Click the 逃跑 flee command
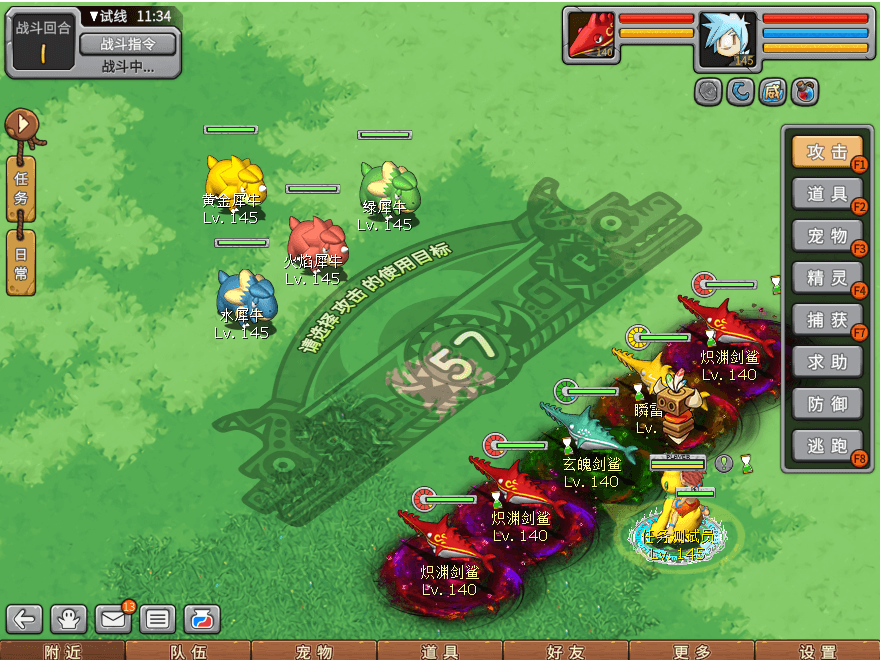The height and width of the screenshot is (660, 880). [x=827, y=446]
